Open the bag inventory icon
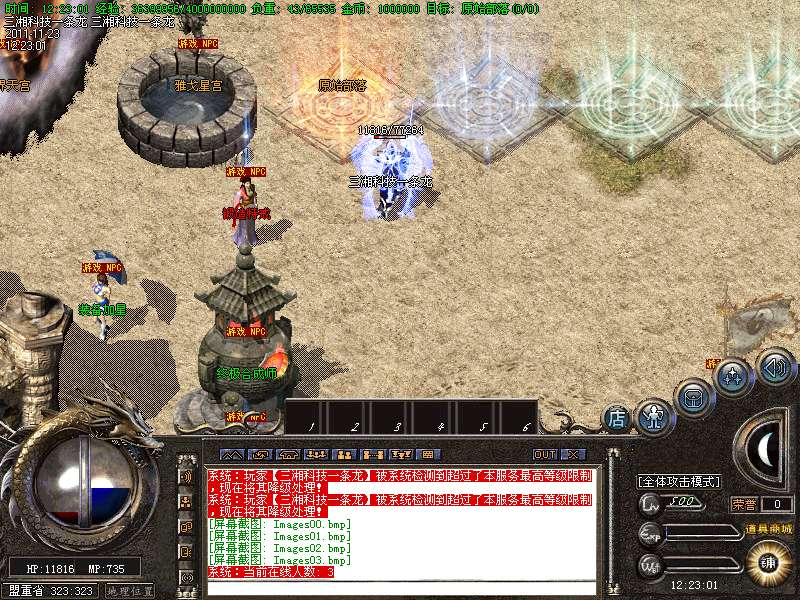 [x=692, y=396]
